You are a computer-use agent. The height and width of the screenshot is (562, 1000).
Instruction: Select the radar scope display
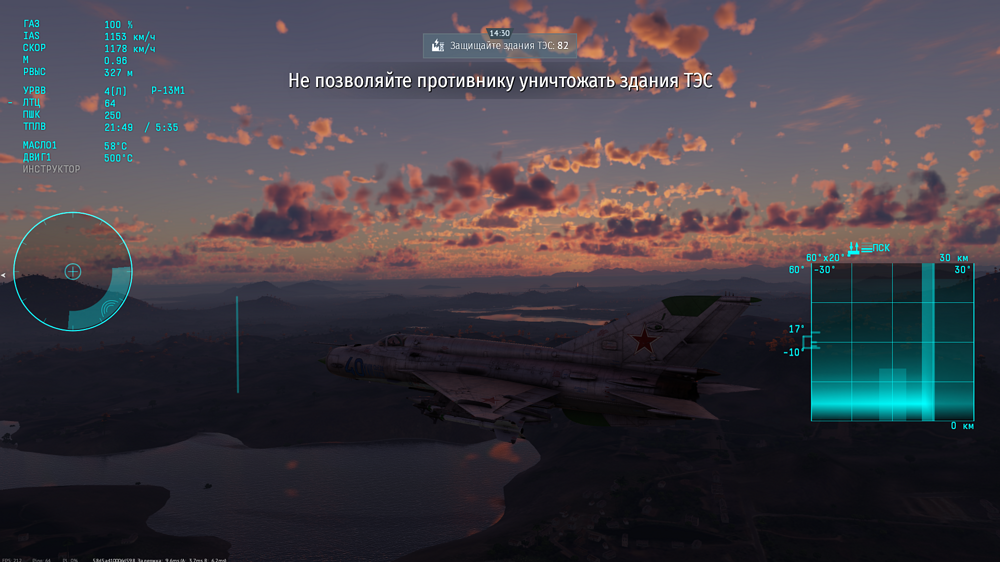tap(892, 342)
